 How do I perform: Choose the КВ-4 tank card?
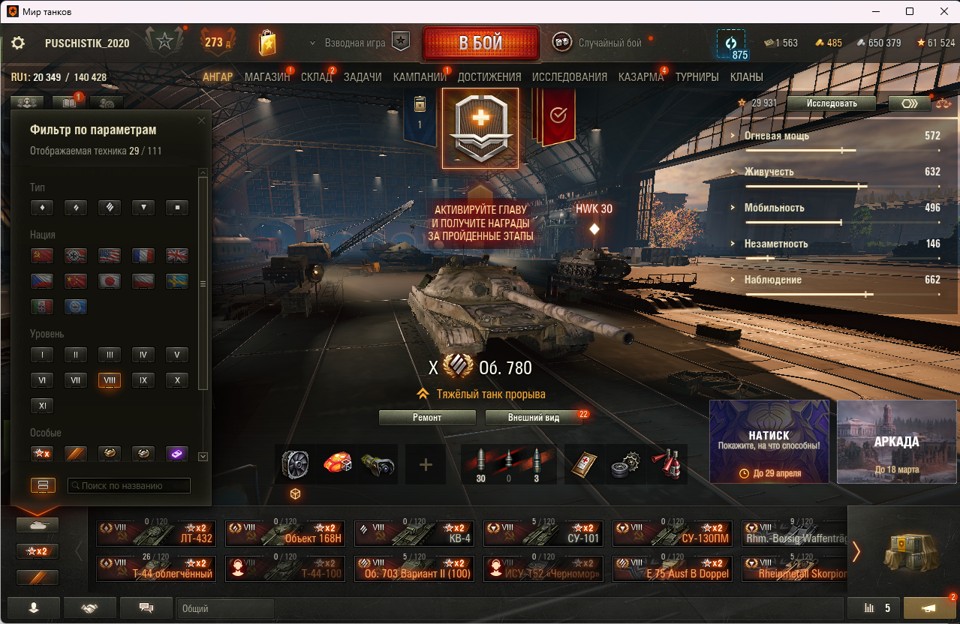coord(414,533)
